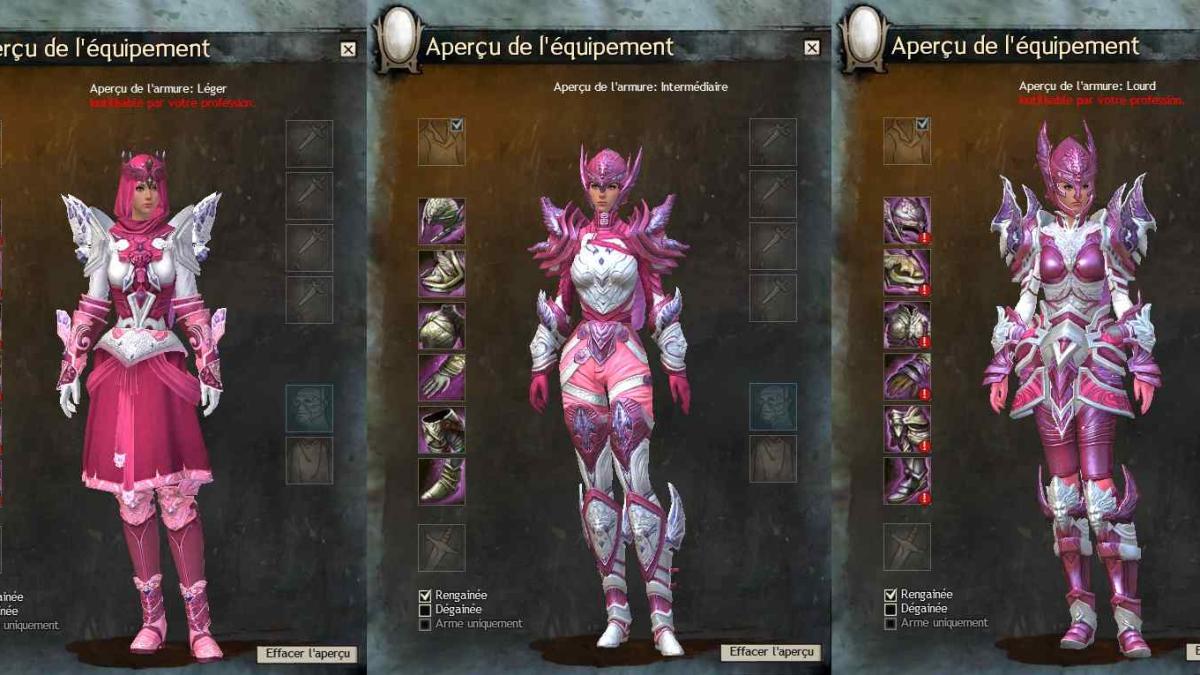
Task: Choose the boots slot in the Lourd panel
Action: 906,481
